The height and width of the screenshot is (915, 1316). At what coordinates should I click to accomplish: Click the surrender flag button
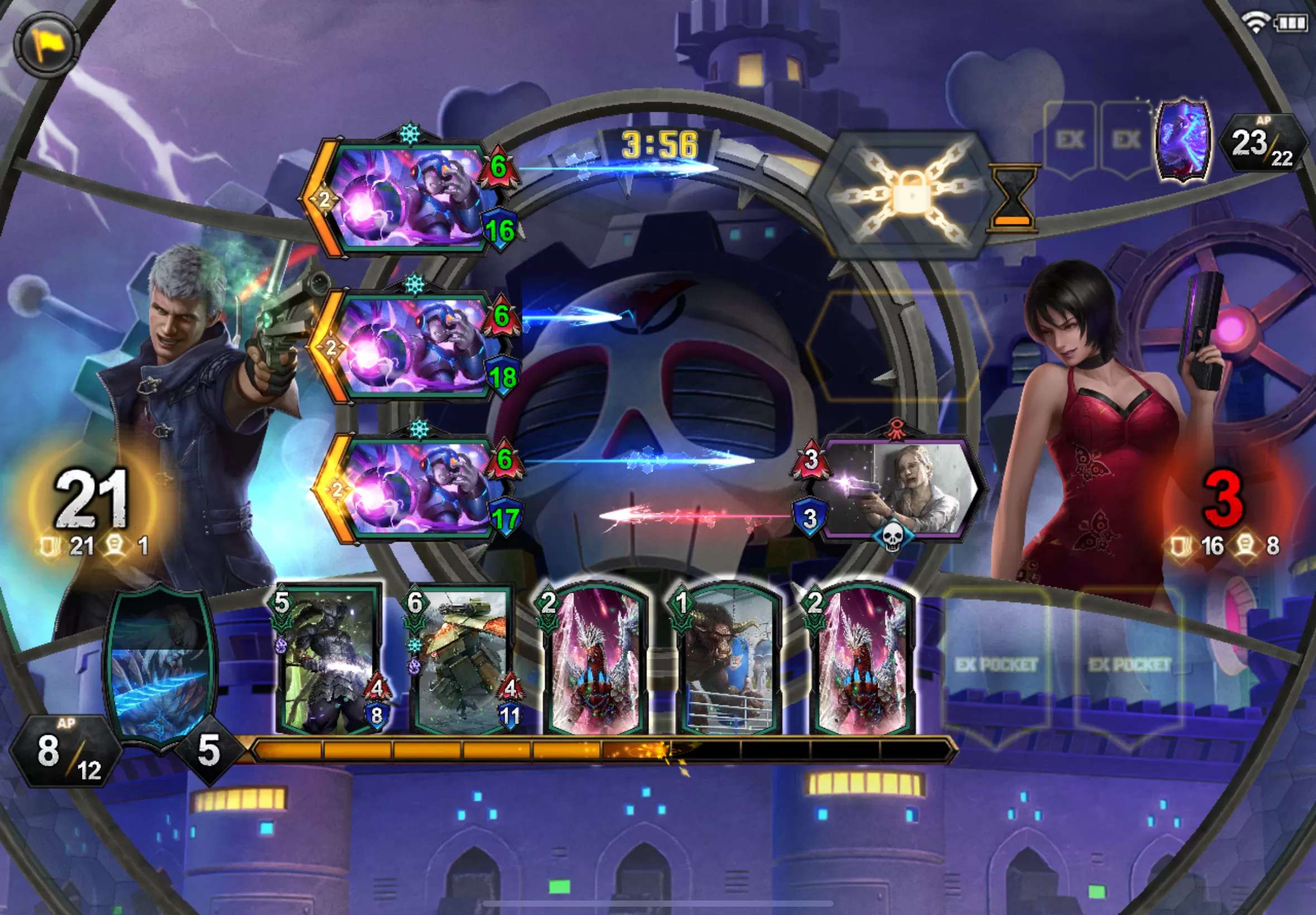46,45
